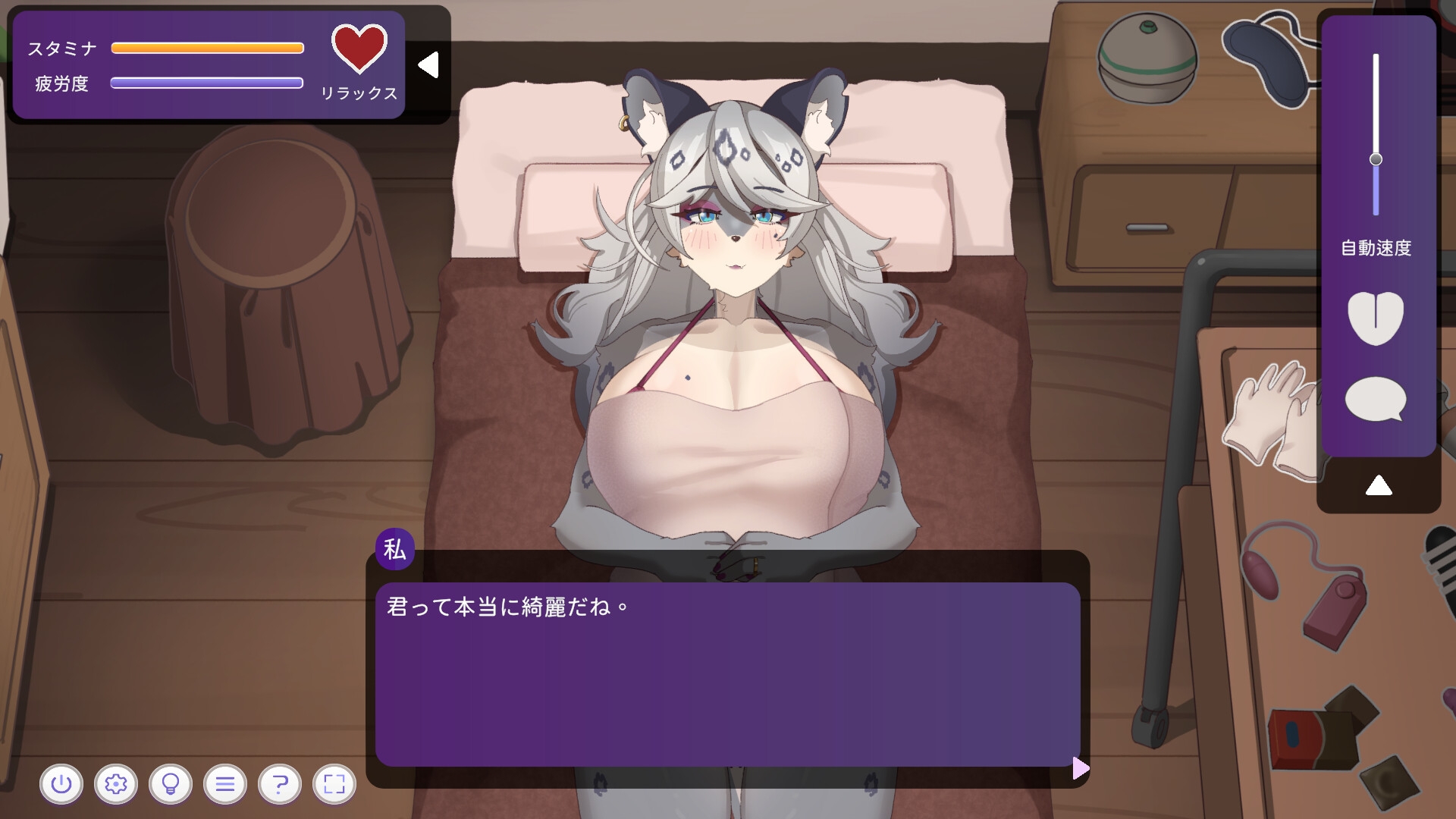Adjust the 自動速度 auto-speed slider handle
The height and width of the screenshot is (819, 1456).
click(x=1376, y=158)
